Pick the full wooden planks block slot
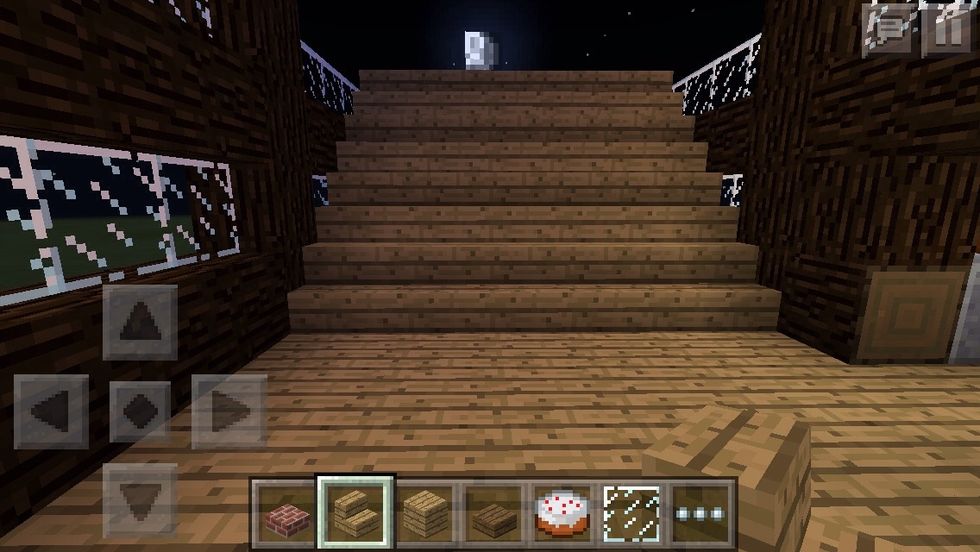The width and height of the screenshot is (980, 552). coord(424,510)
